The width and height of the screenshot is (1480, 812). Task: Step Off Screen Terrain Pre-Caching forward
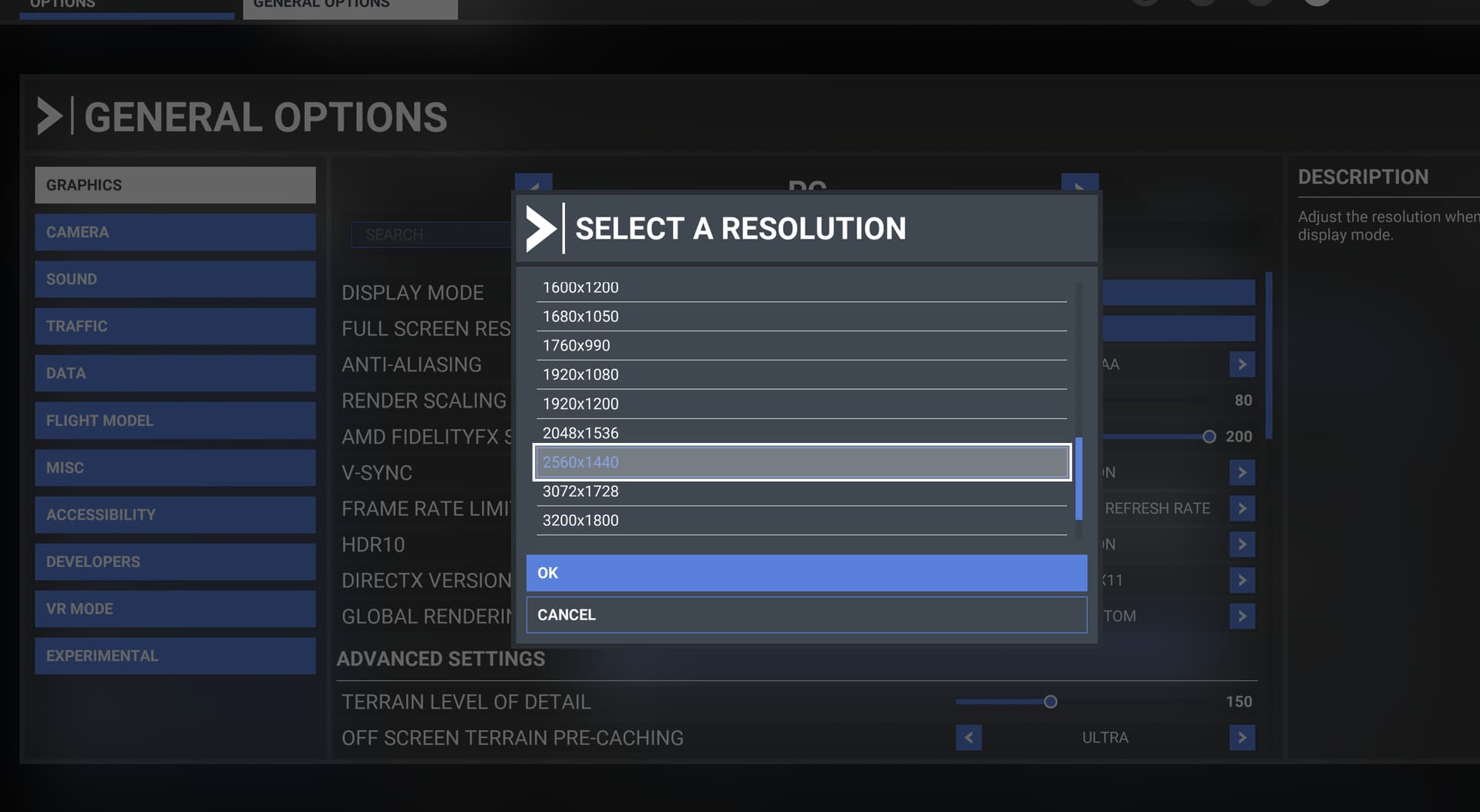pyautogui.click(x=1242, y=737)
